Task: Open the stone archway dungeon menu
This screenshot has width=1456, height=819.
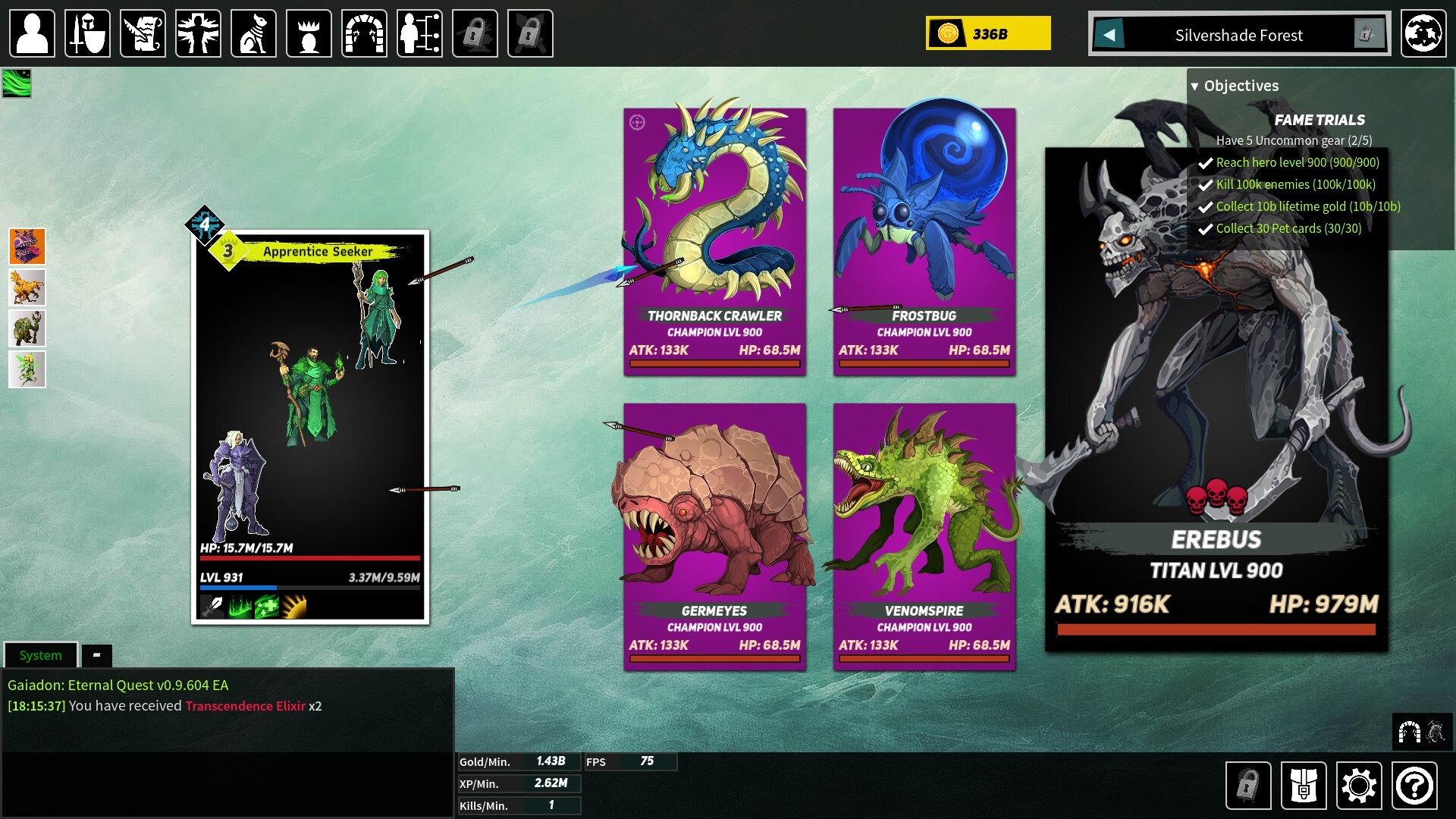Action: [x=364, y=33]
